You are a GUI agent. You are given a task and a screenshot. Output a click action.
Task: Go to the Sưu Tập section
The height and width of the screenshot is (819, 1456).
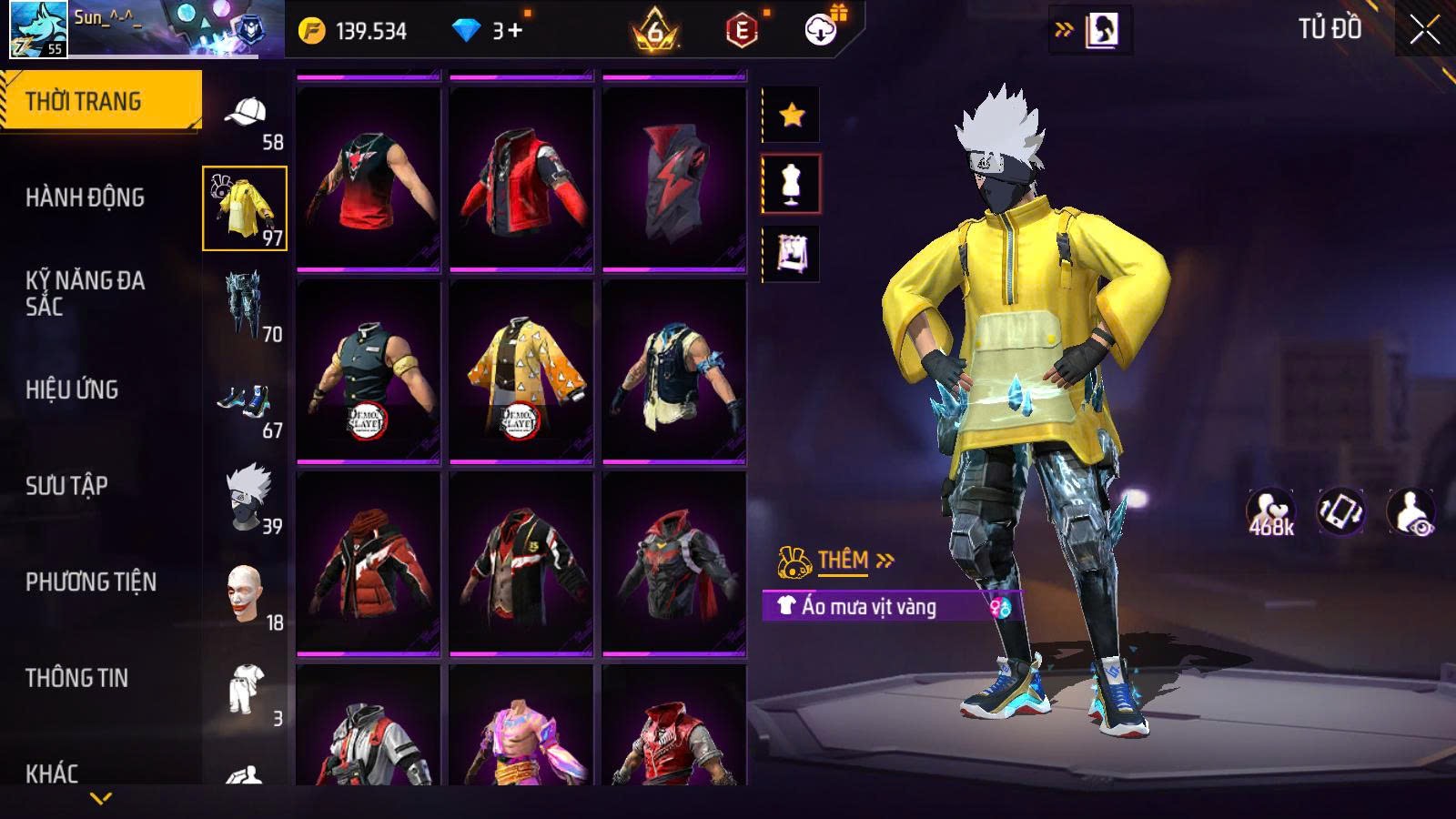pos(66,486)
